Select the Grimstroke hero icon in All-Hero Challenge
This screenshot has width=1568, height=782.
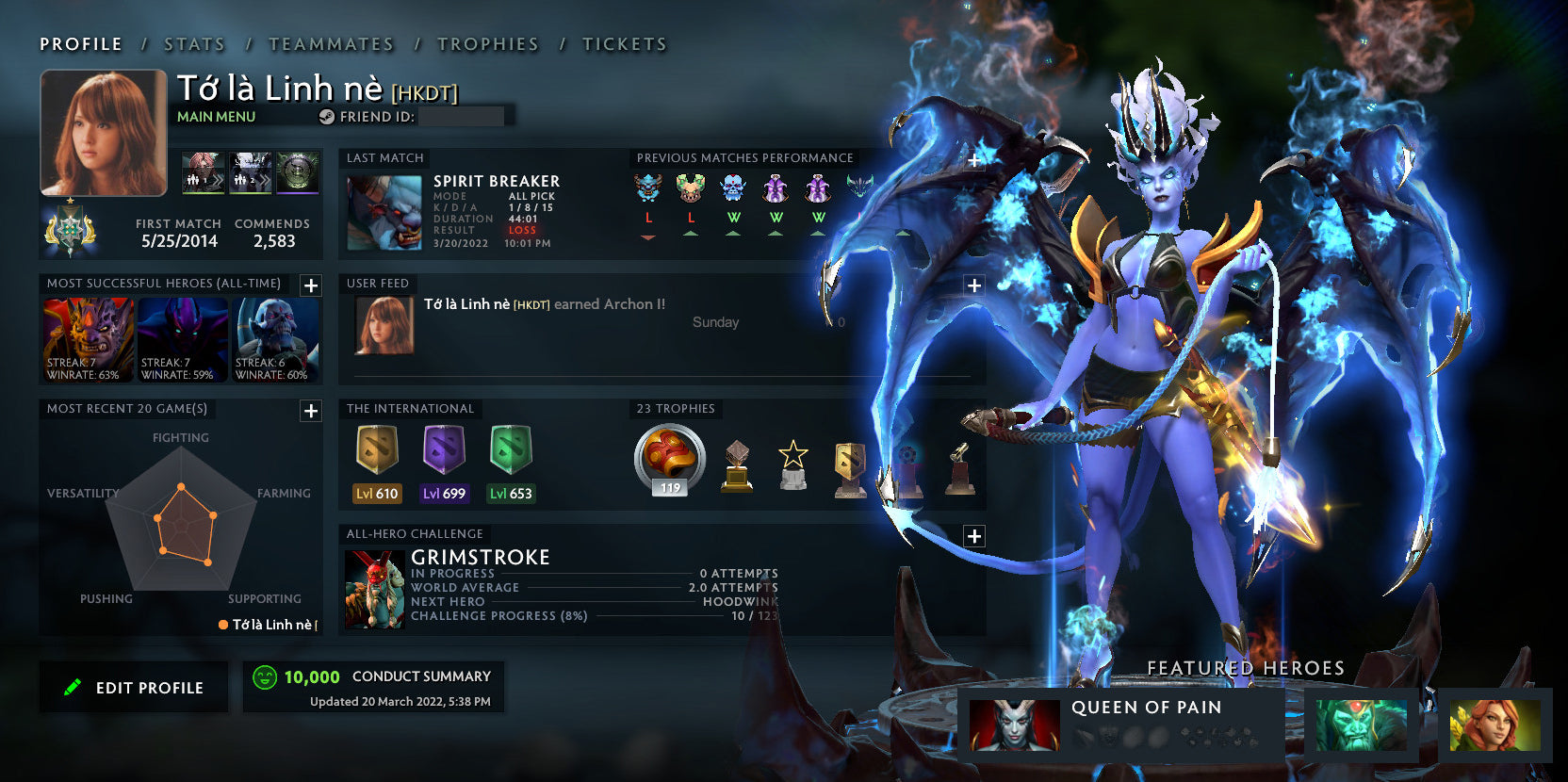[377, 586]
